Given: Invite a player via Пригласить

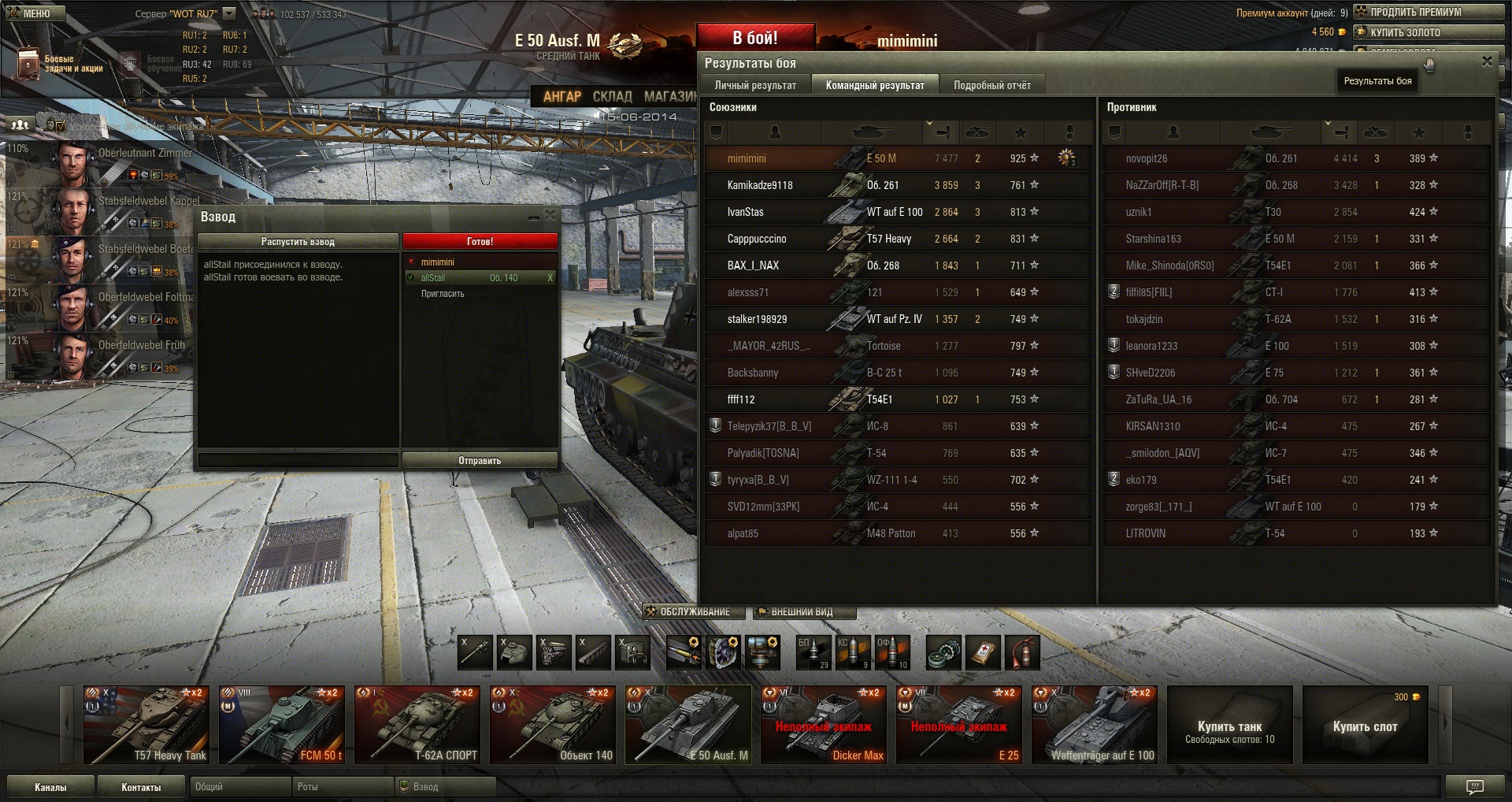Looking at the screenshot, I should click(x=443, y=294).
